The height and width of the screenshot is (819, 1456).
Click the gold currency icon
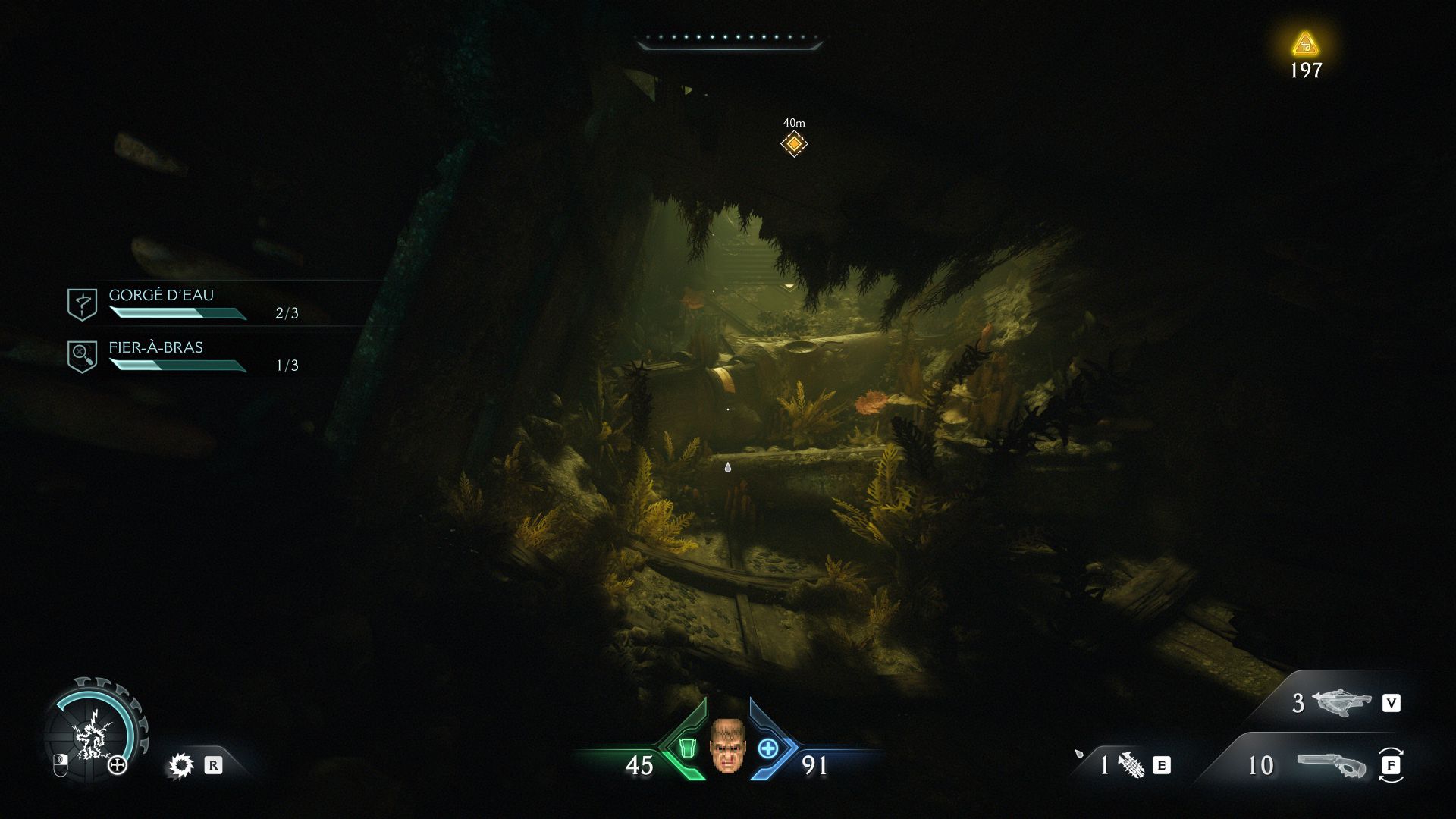coord(1305,45)
